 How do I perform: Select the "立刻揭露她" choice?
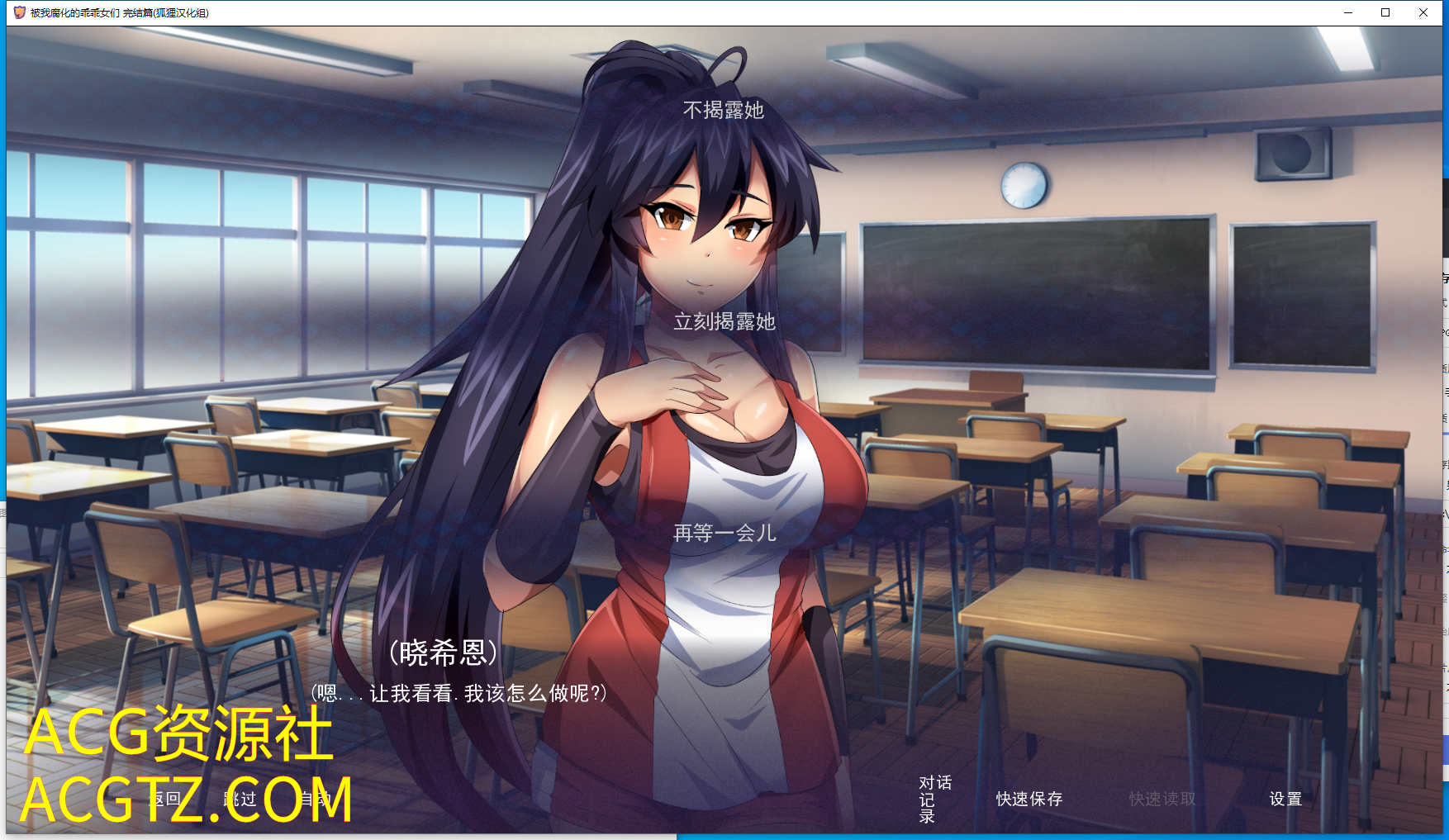[724, 321]
